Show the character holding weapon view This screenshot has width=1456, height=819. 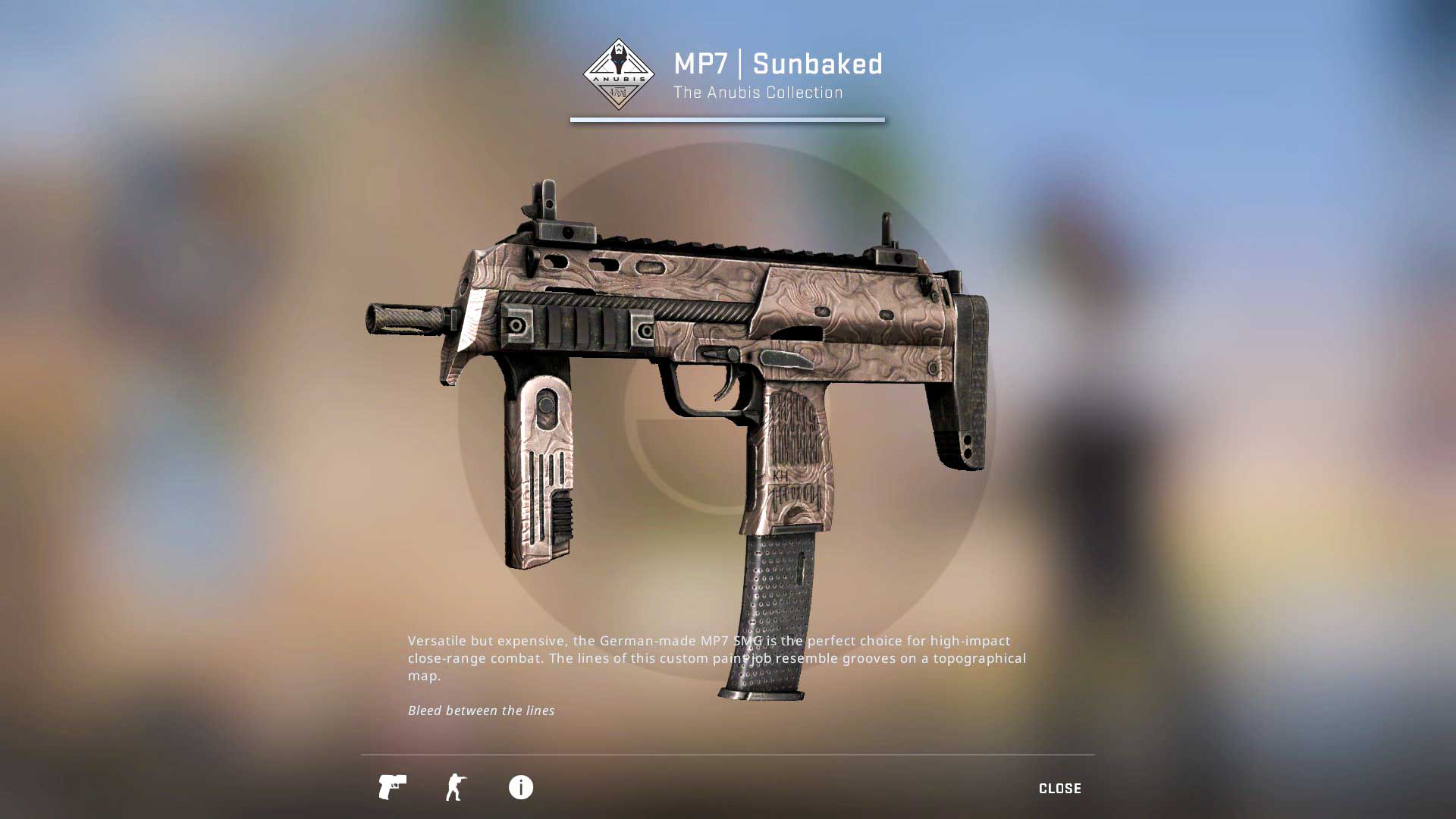tap(456, 787)
